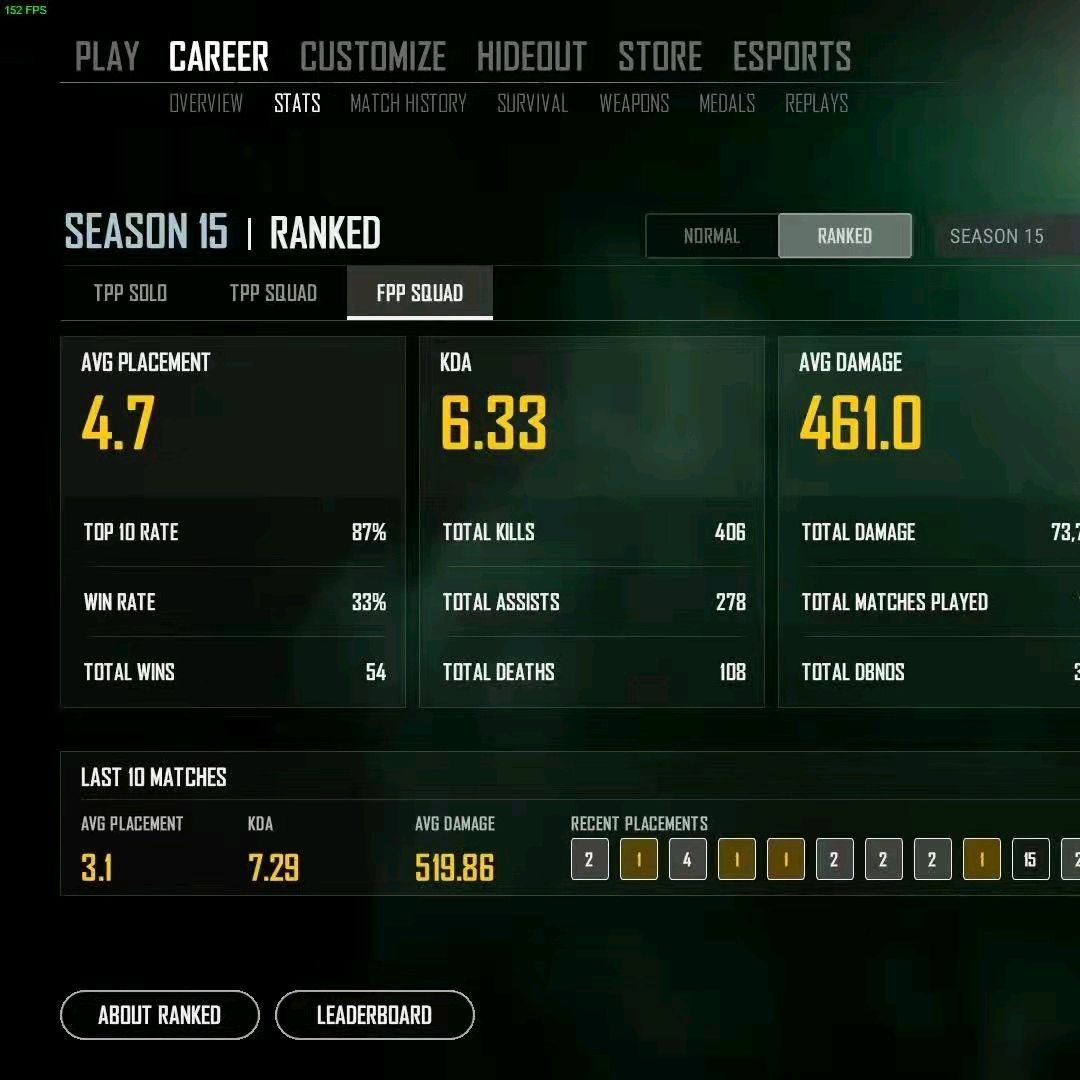This screenshot has height=1080, width=1080.
Task: Go to the CUSTOMIZE menu
Action: pyautogui.click(x=372, y=57)
